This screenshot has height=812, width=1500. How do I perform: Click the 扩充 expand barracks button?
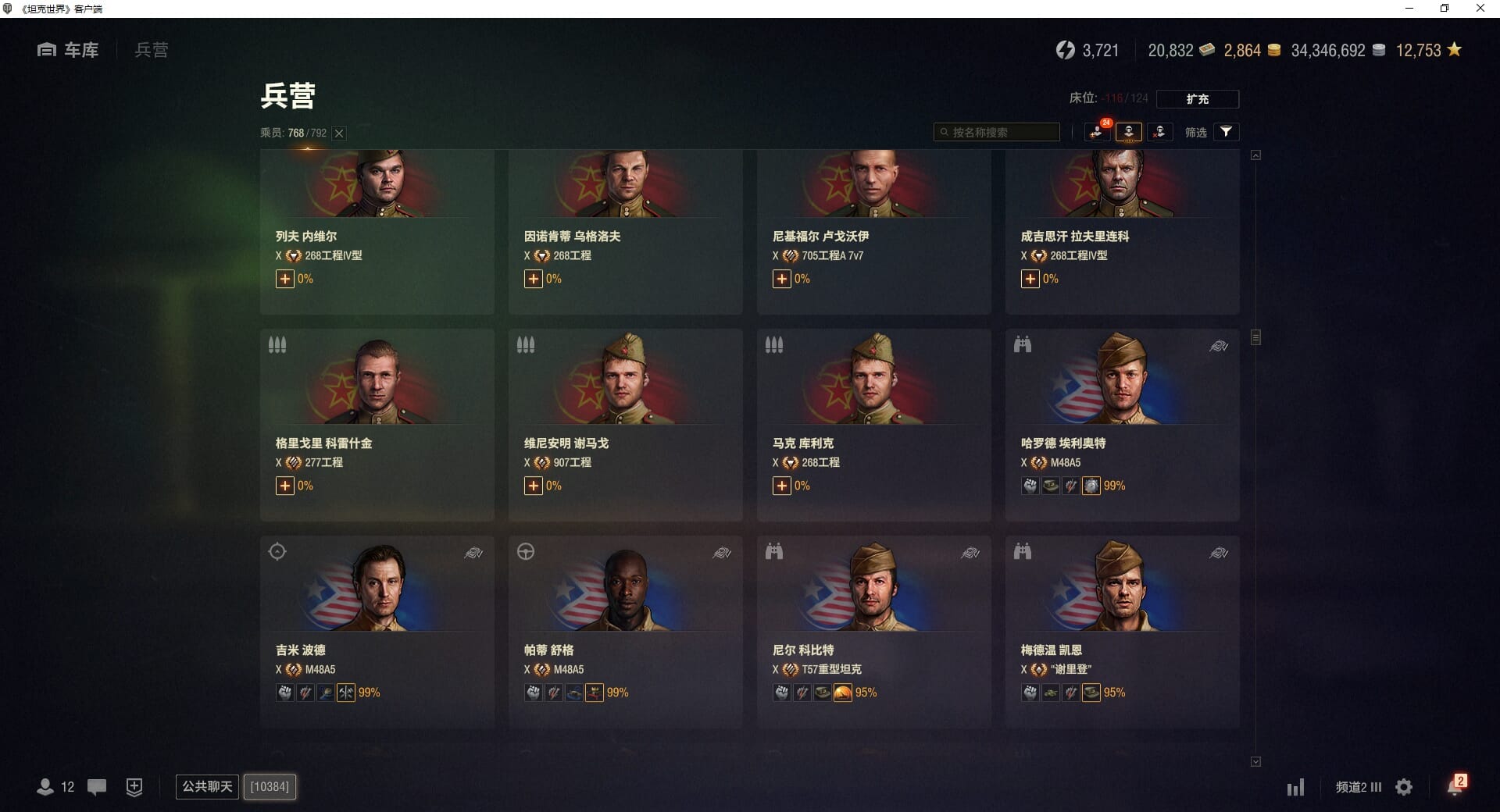tap(1197, 99)
